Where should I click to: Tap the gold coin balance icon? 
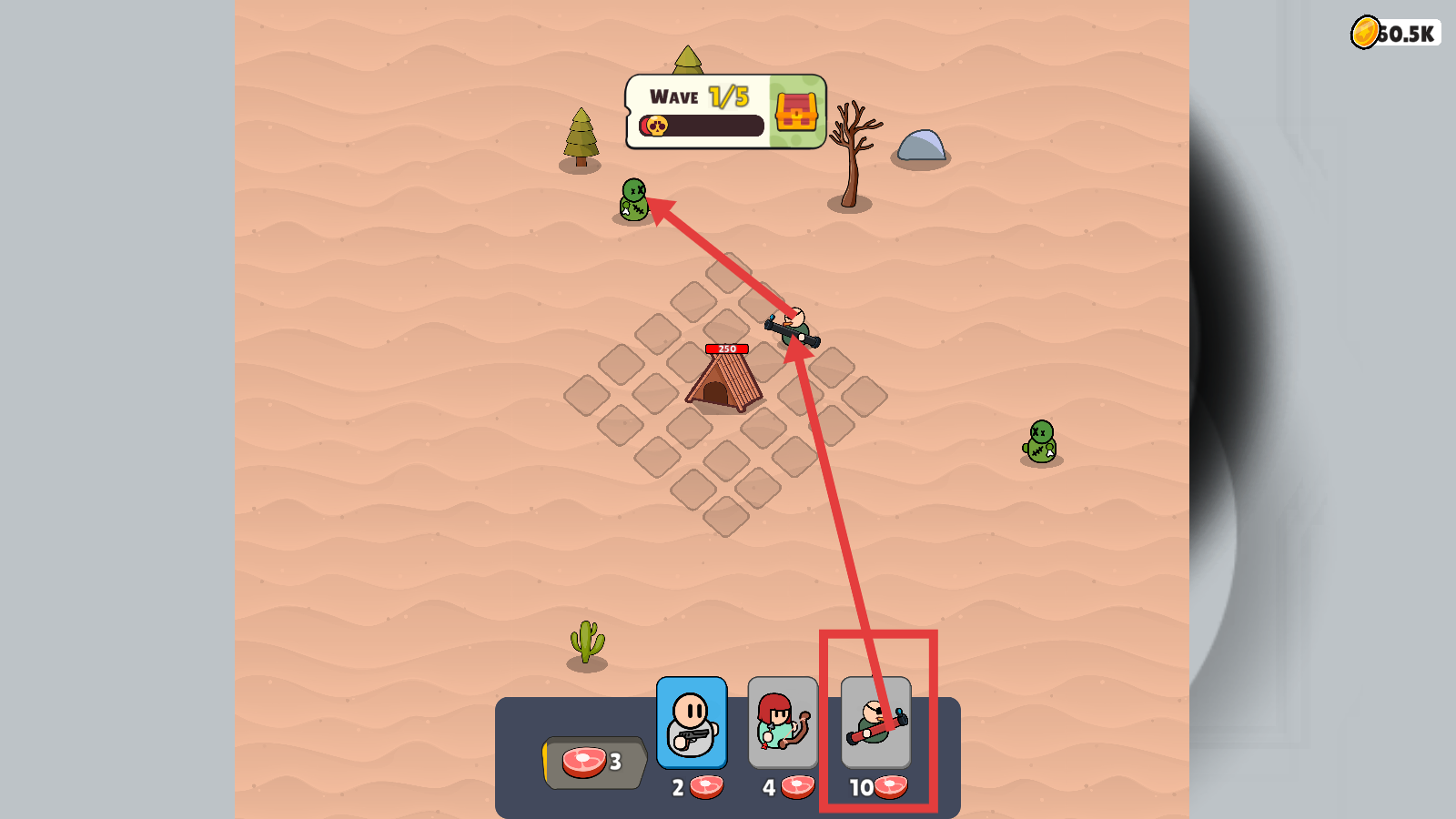pos(1365,33)
